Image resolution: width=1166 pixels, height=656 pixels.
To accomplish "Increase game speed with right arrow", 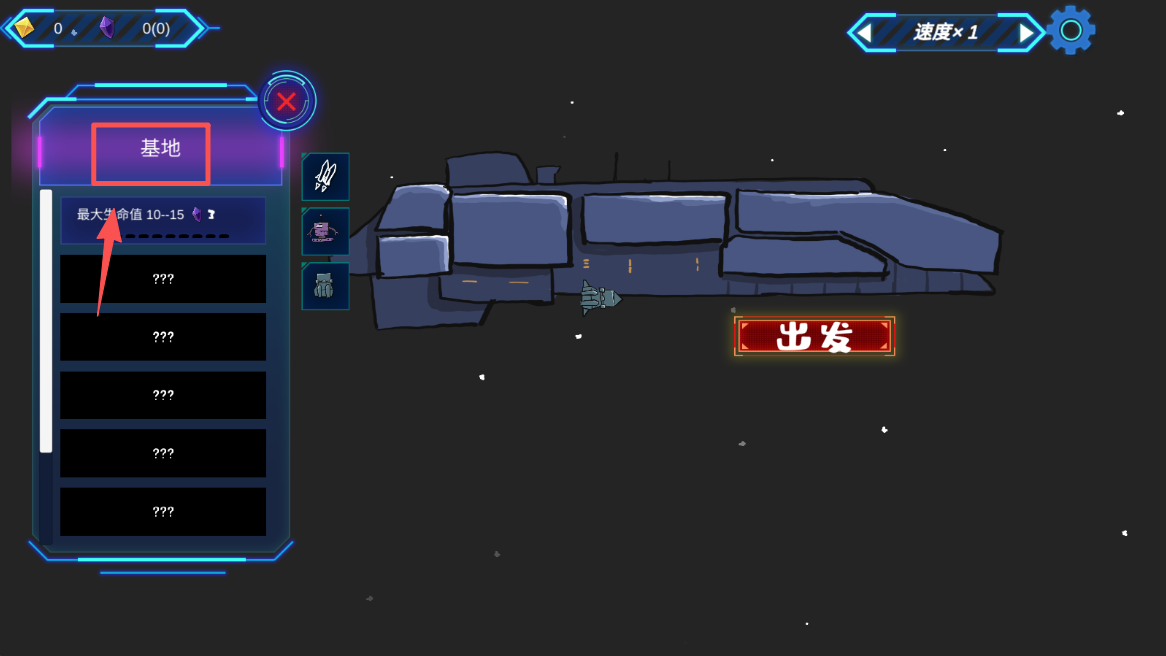I will click(1026, 32).
